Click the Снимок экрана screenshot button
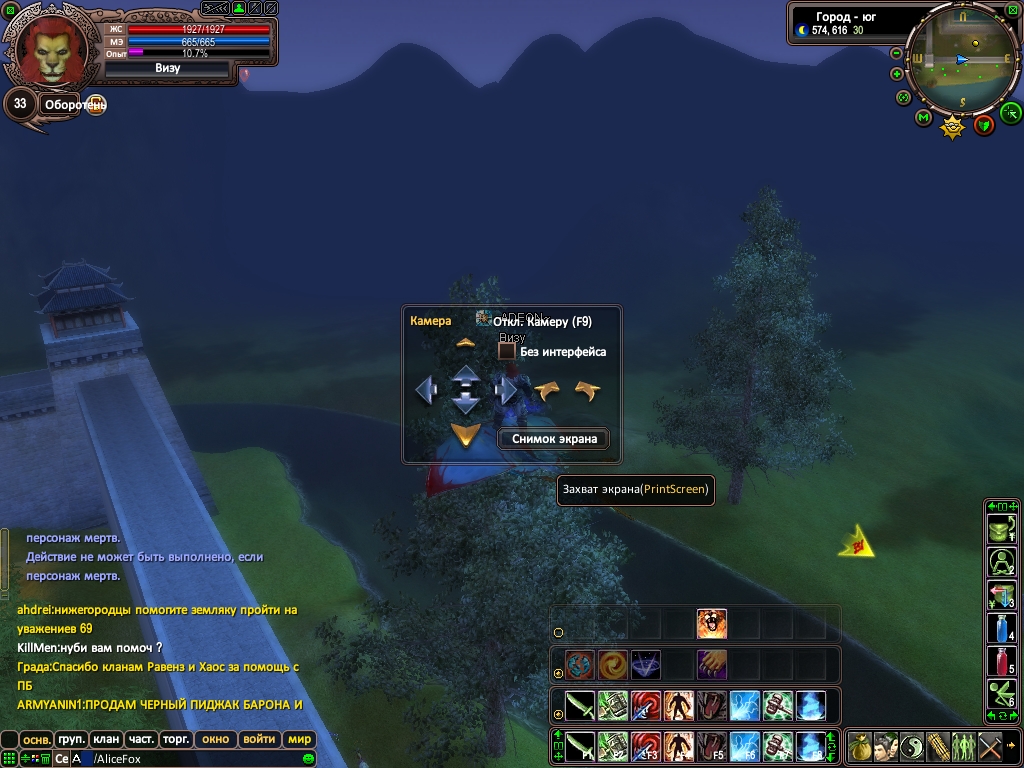The image size is (1024, 768). 554,438
